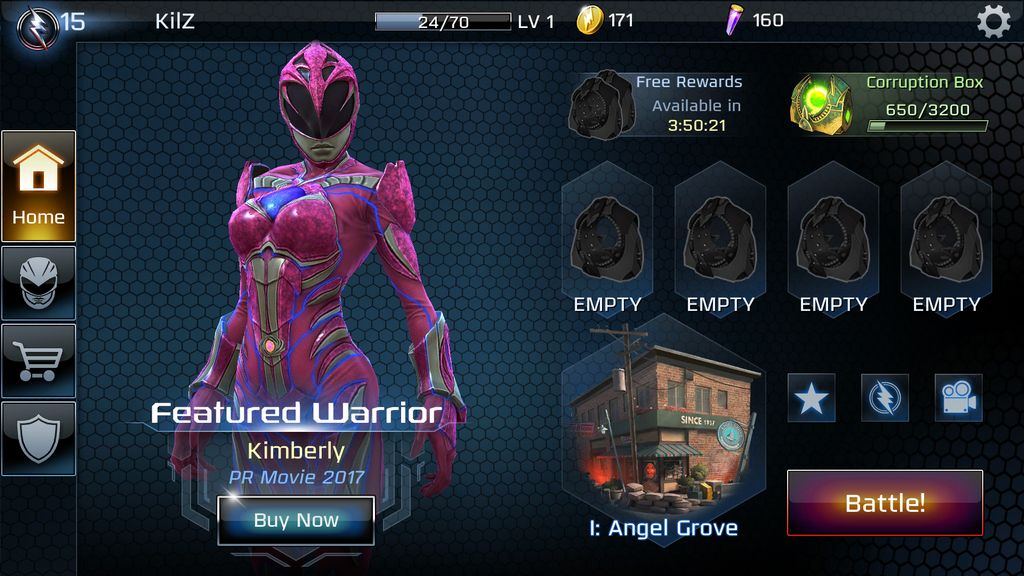Open the video camera replays button
This screenshot has width=1024, height=576.
pyautogui.click(x=958, y=398)
